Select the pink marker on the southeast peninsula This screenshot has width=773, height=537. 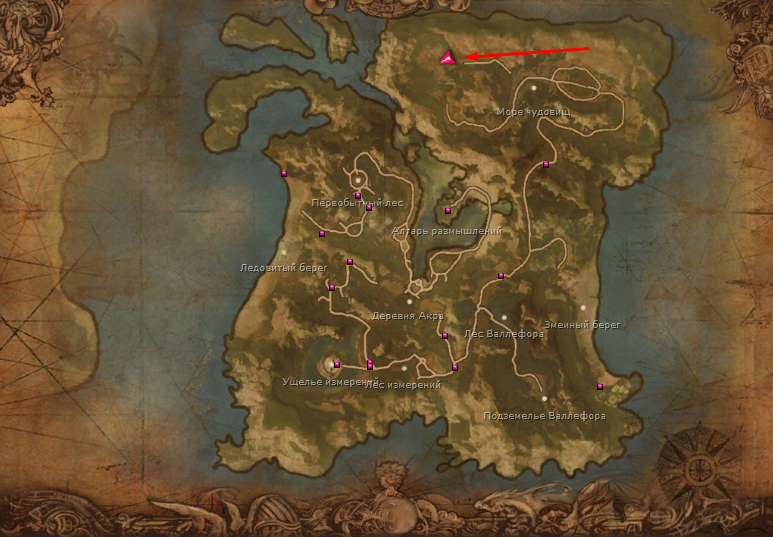coord(600,386)
